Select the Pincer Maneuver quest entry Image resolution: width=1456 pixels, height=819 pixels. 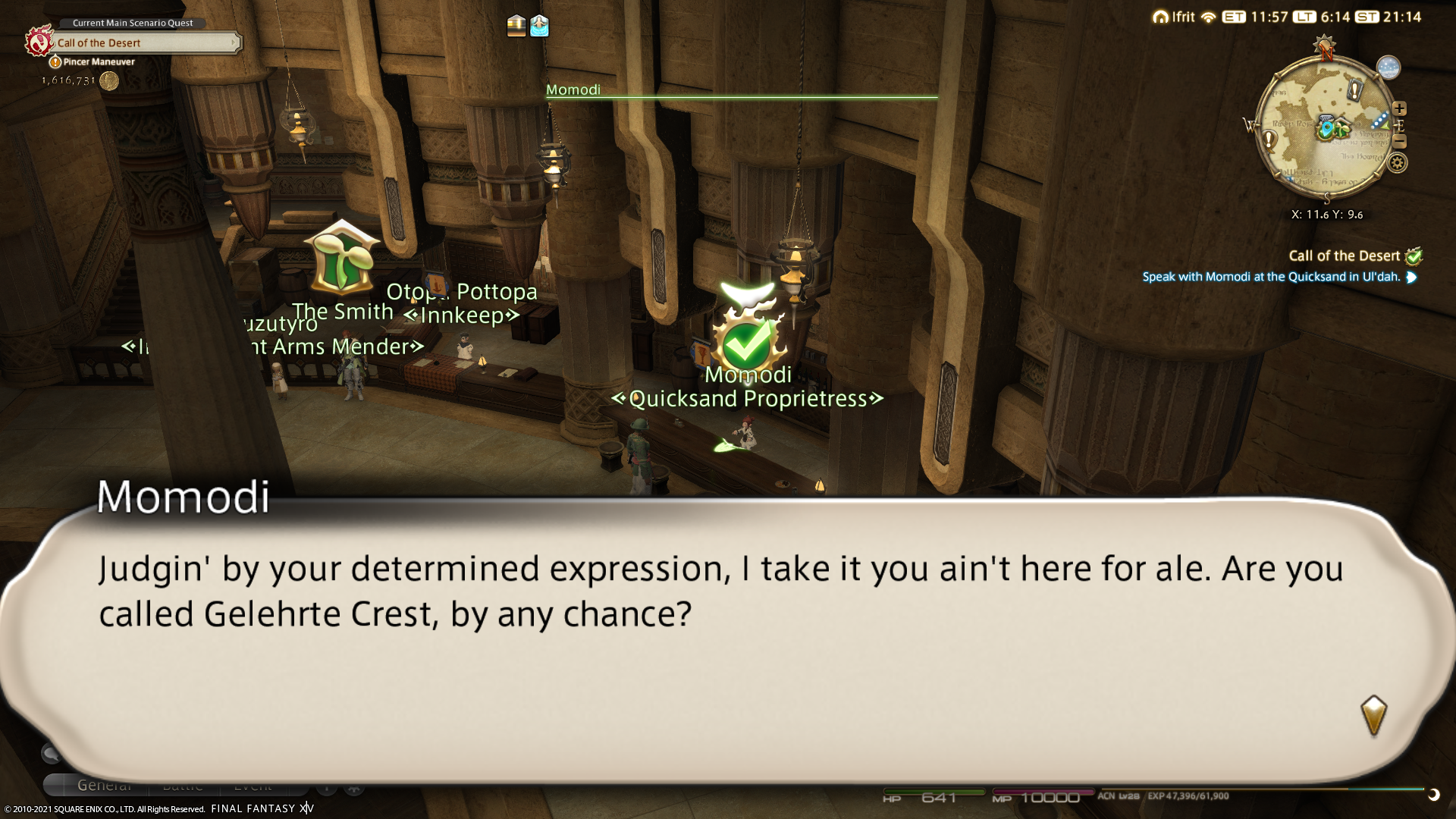tap(99, 62)
